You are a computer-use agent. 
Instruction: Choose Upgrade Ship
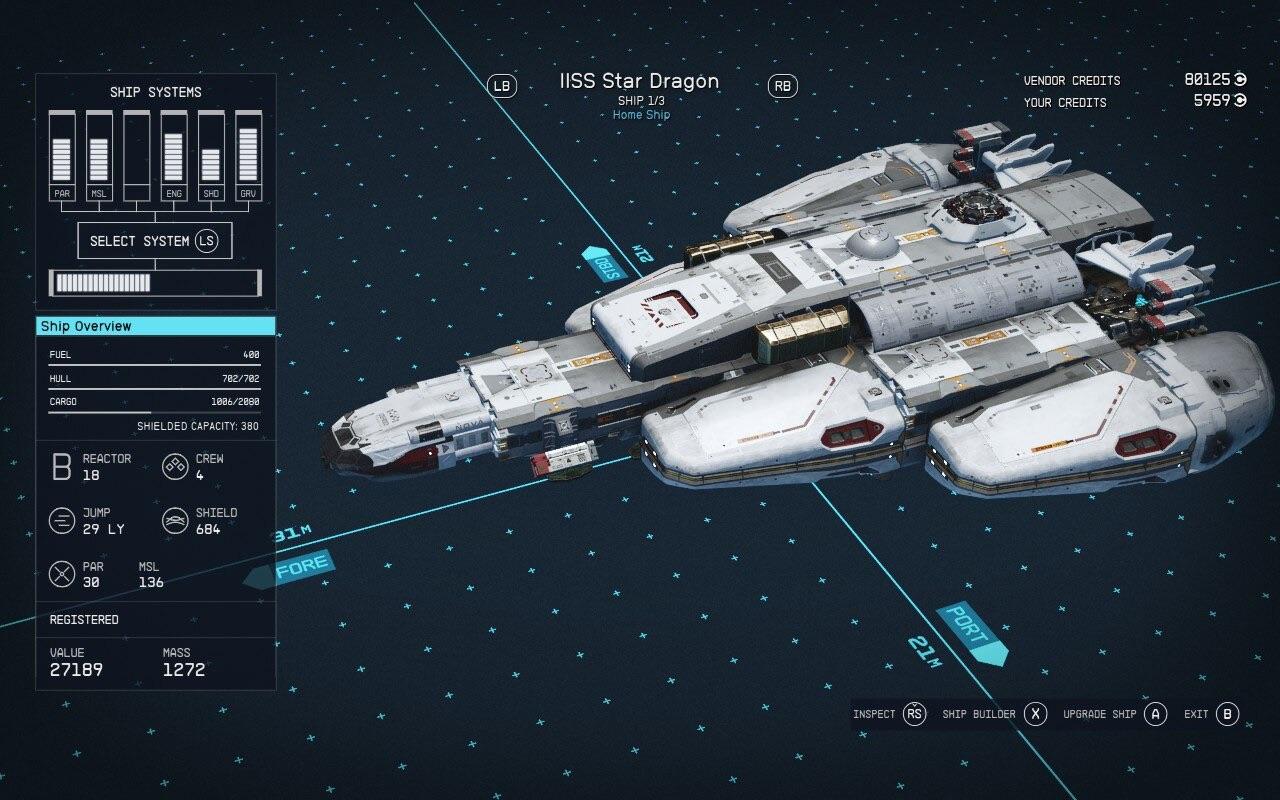tap(1114, 714)
